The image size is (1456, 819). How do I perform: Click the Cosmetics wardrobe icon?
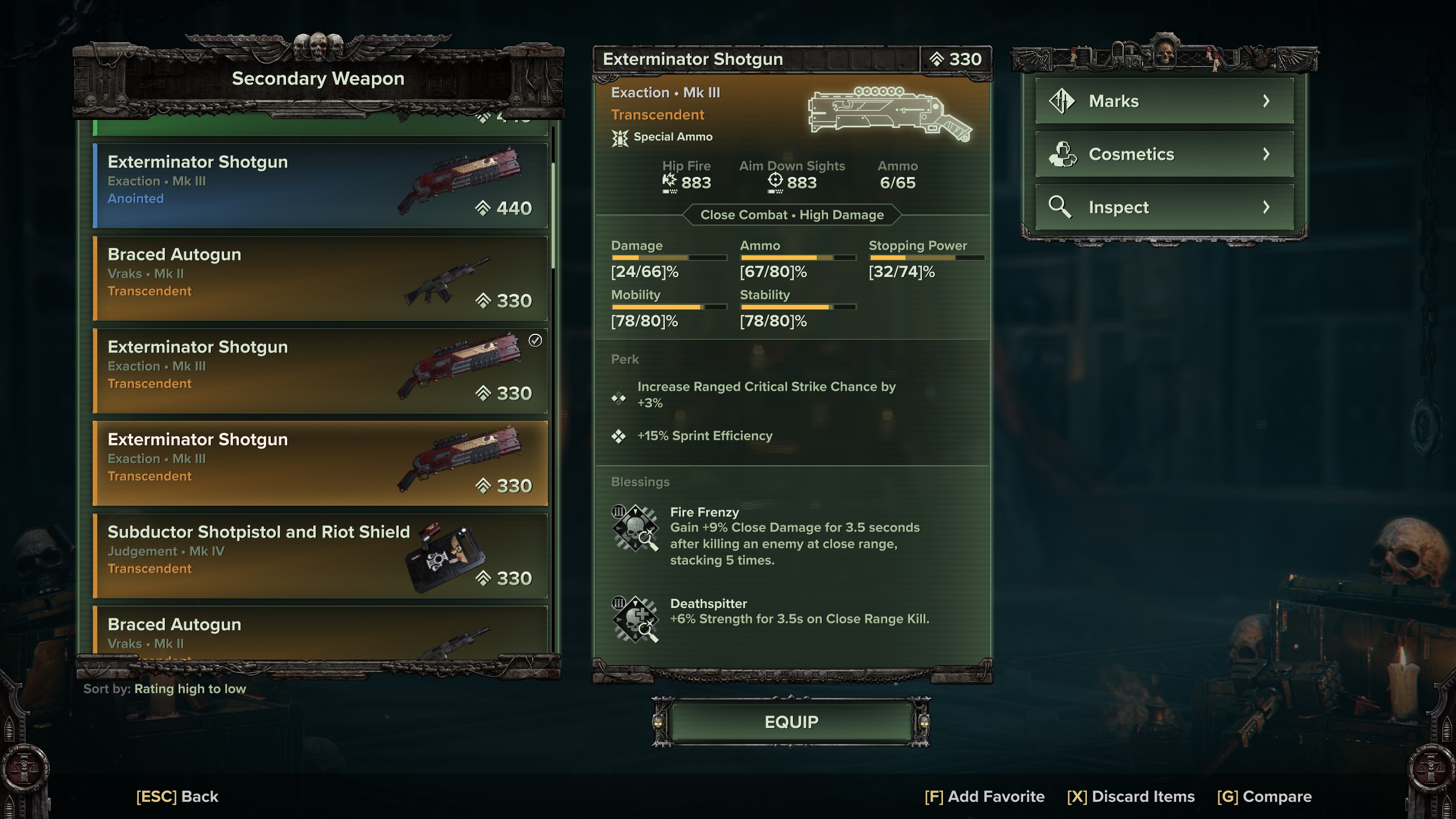[1064, 154]
